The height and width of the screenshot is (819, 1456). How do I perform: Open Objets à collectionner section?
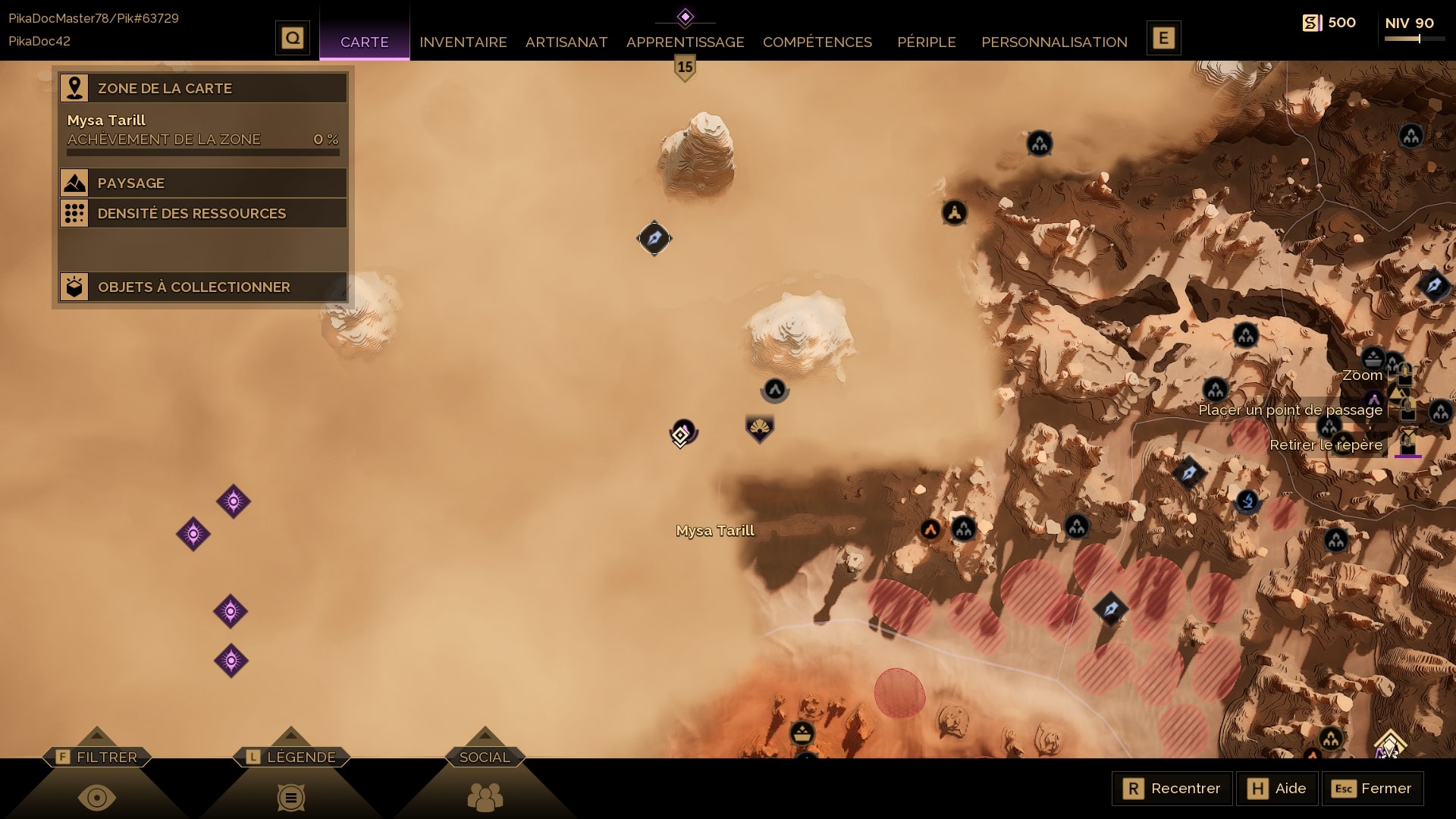point(203,287)
